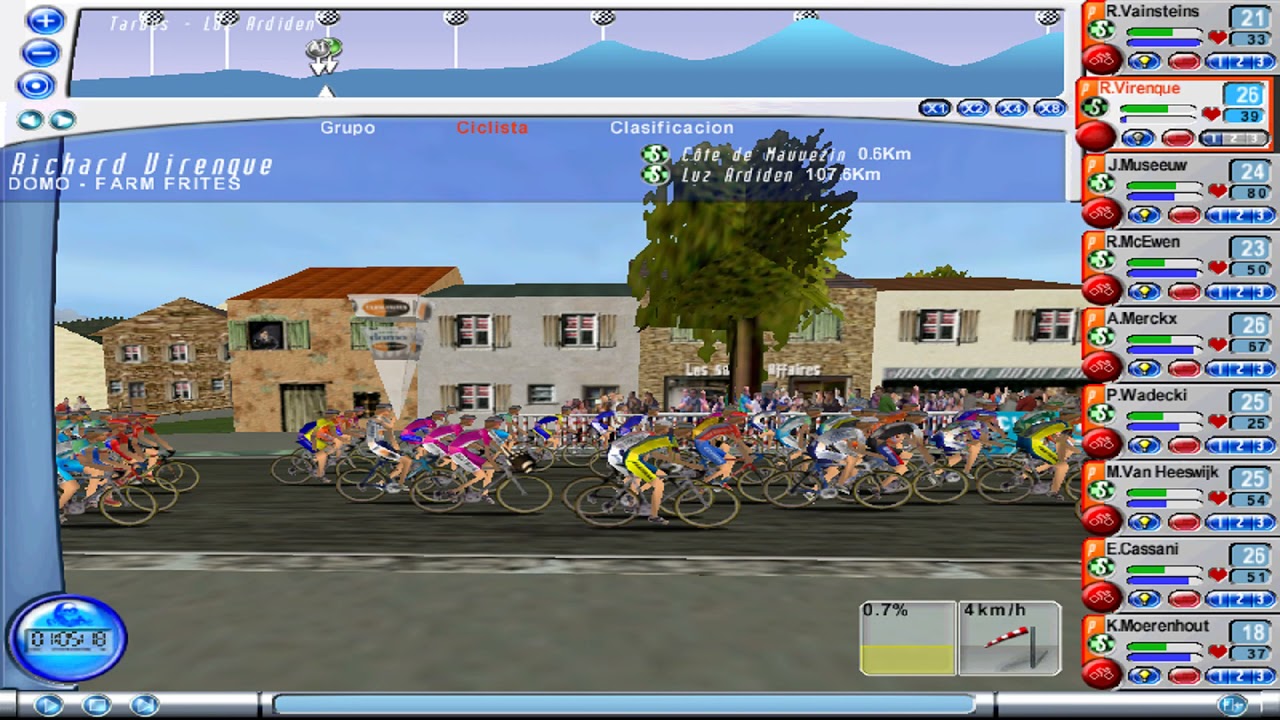Pick A.Merckx from the rider panel
1280x720 pixels.
(1141, 319)
